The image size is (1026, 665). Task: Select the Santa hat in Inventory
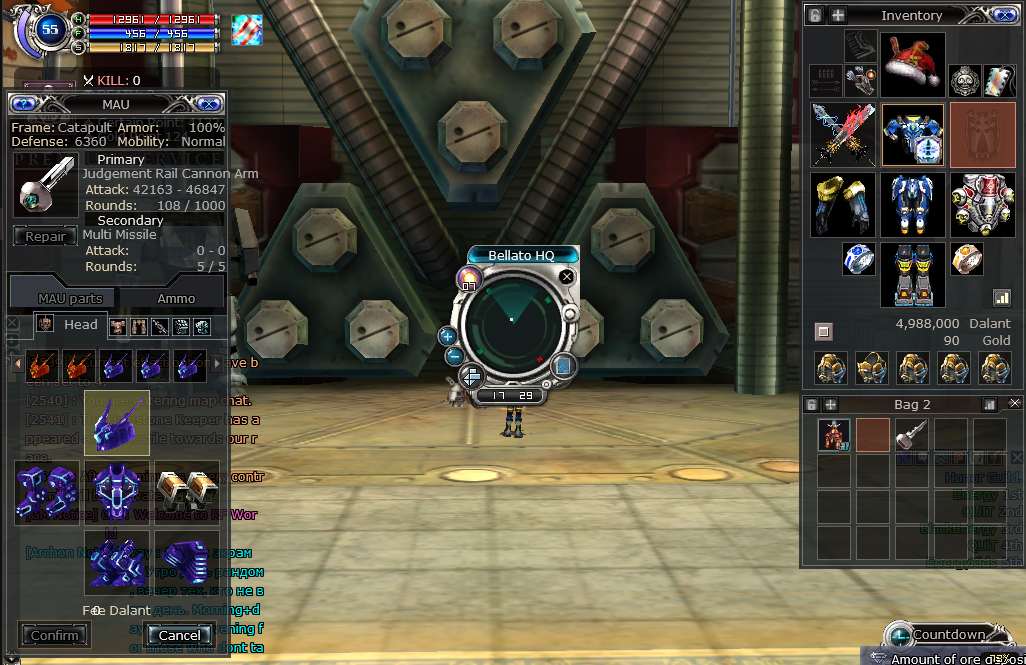pos(912,64)
